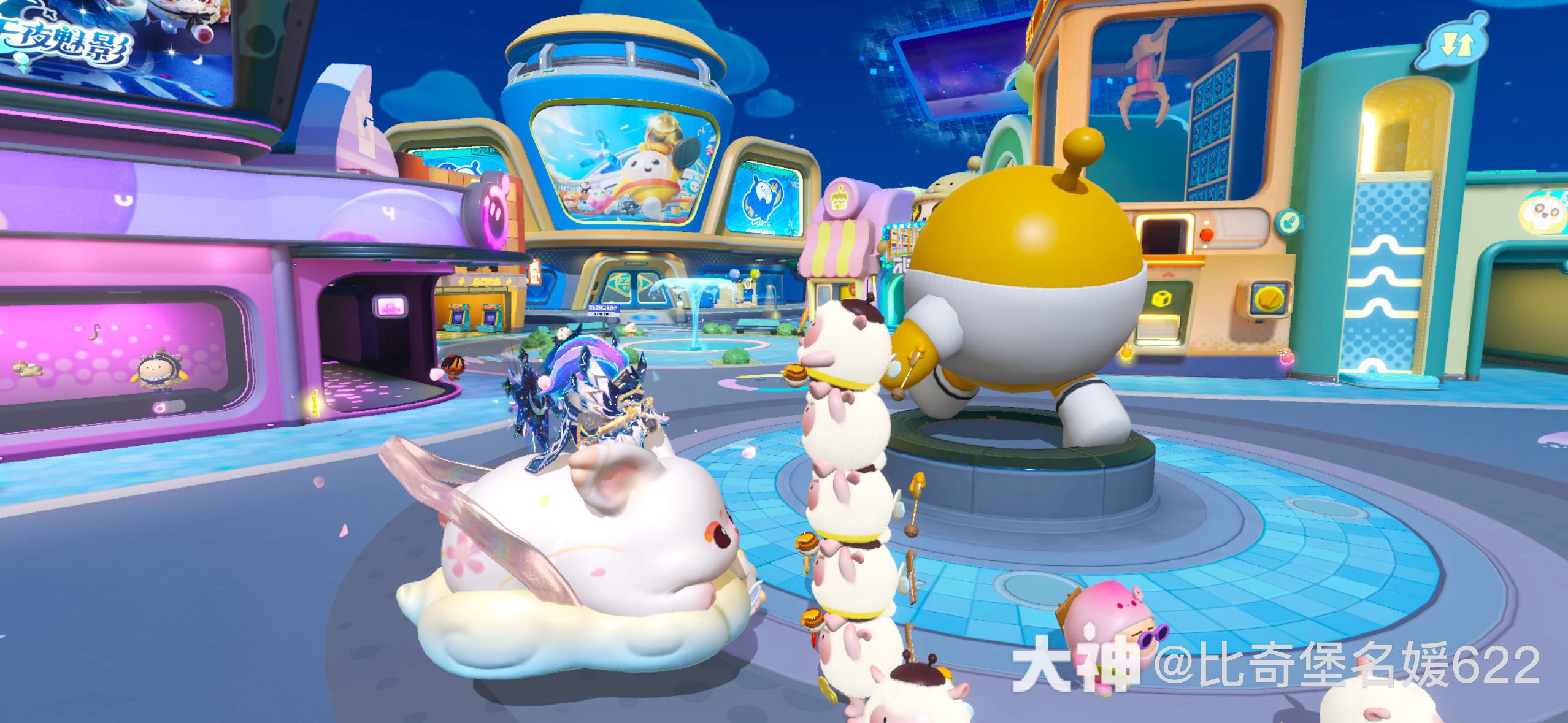Tap the up-down arrows swap button
Viewport: 1568px width, 723px height.
tap(1456, 44)
